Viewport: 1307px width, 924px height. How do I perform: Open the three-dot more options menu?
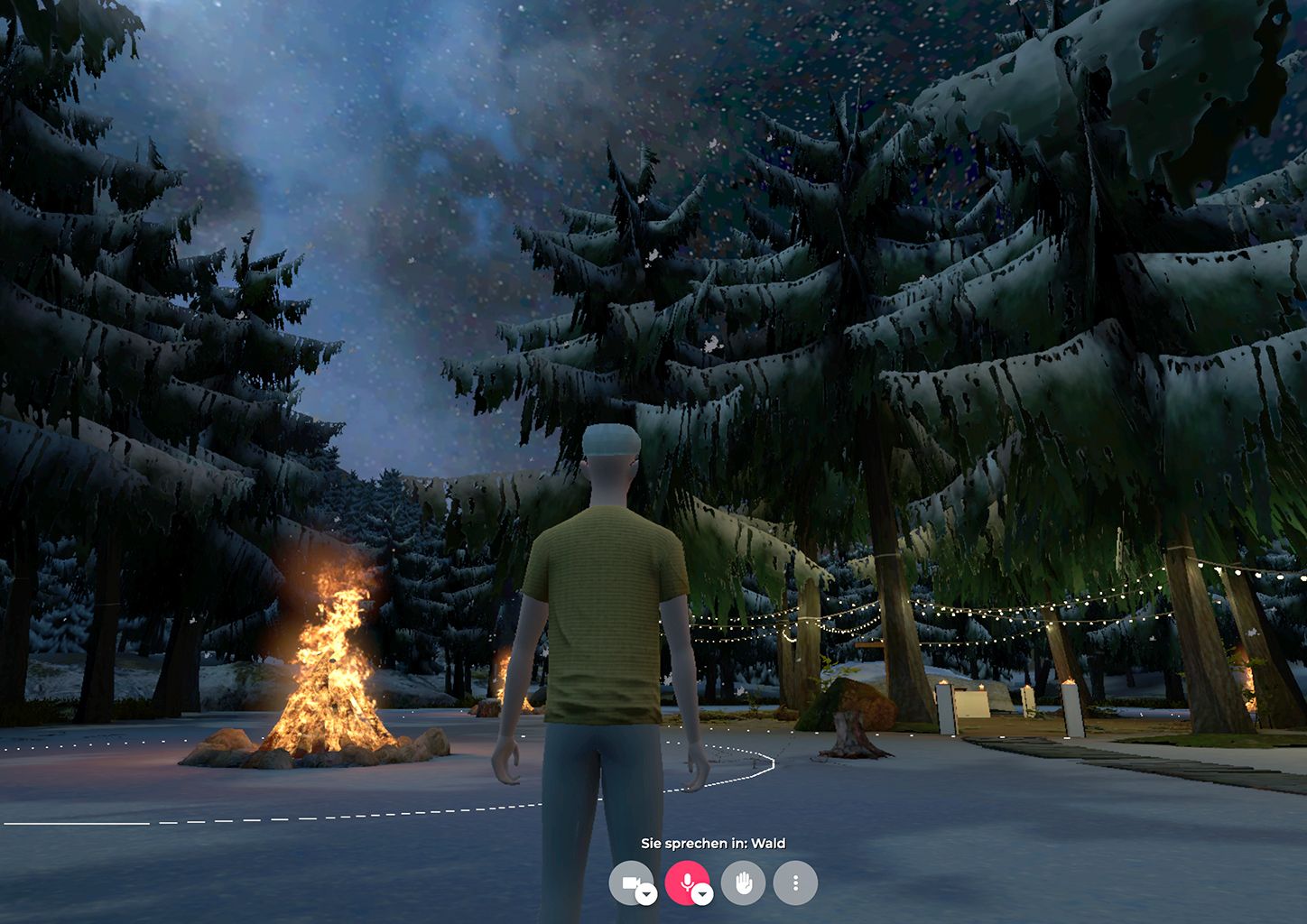[795, 883]
